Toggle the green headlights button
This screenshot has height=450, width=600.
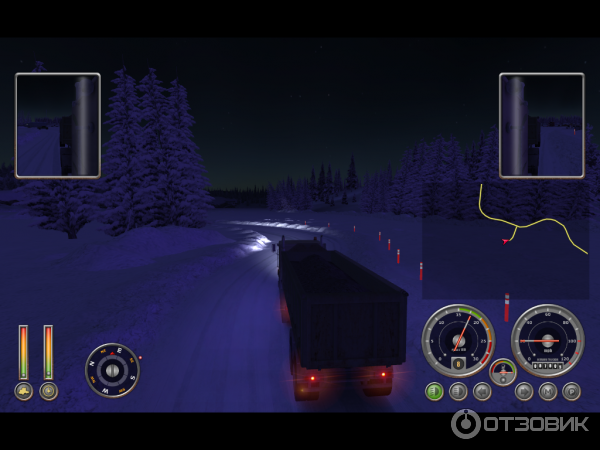tap(434, 391)
